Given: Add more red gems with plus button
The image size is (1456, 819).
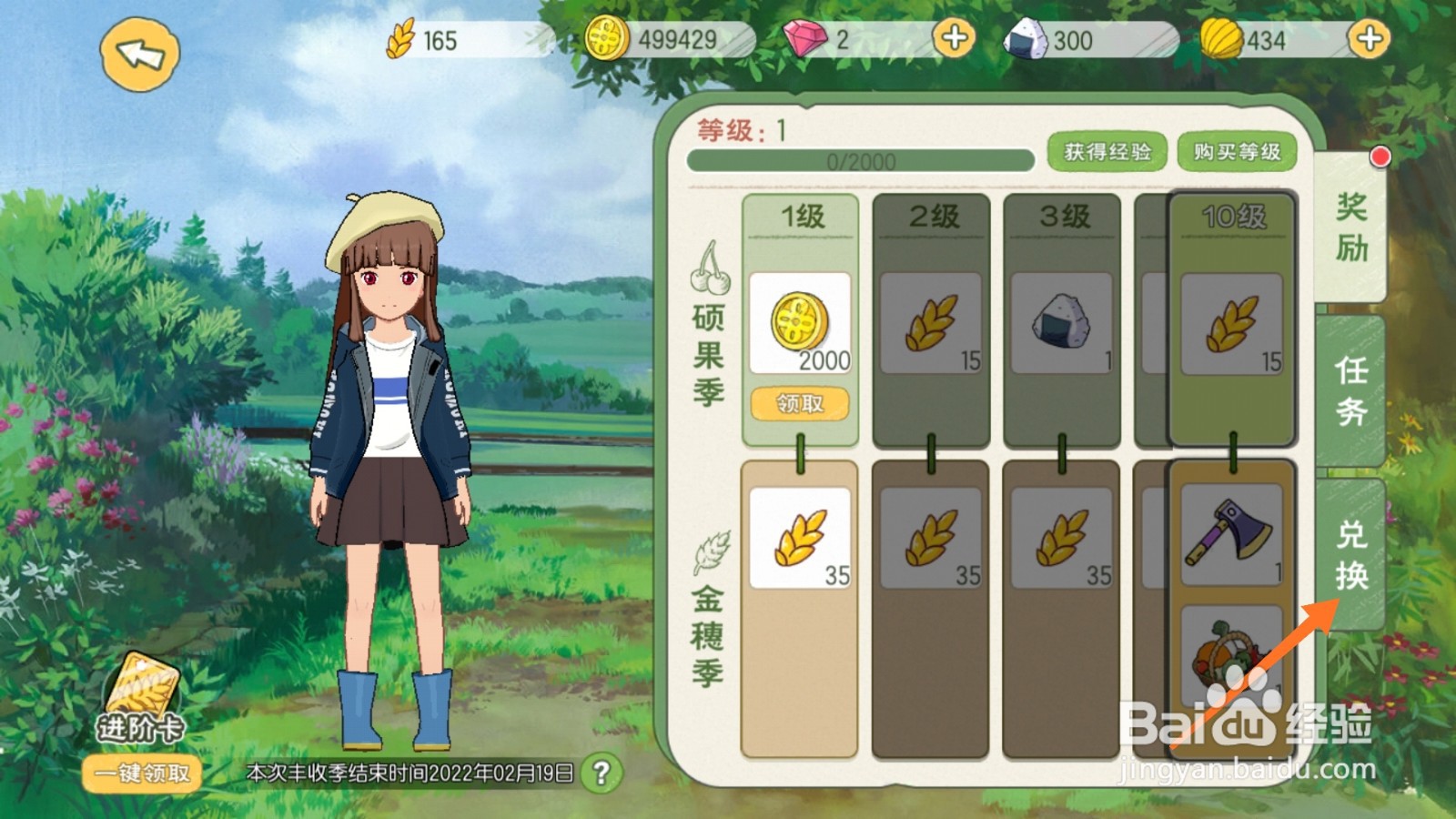Looking at the screenshot, I should (954, 39).
